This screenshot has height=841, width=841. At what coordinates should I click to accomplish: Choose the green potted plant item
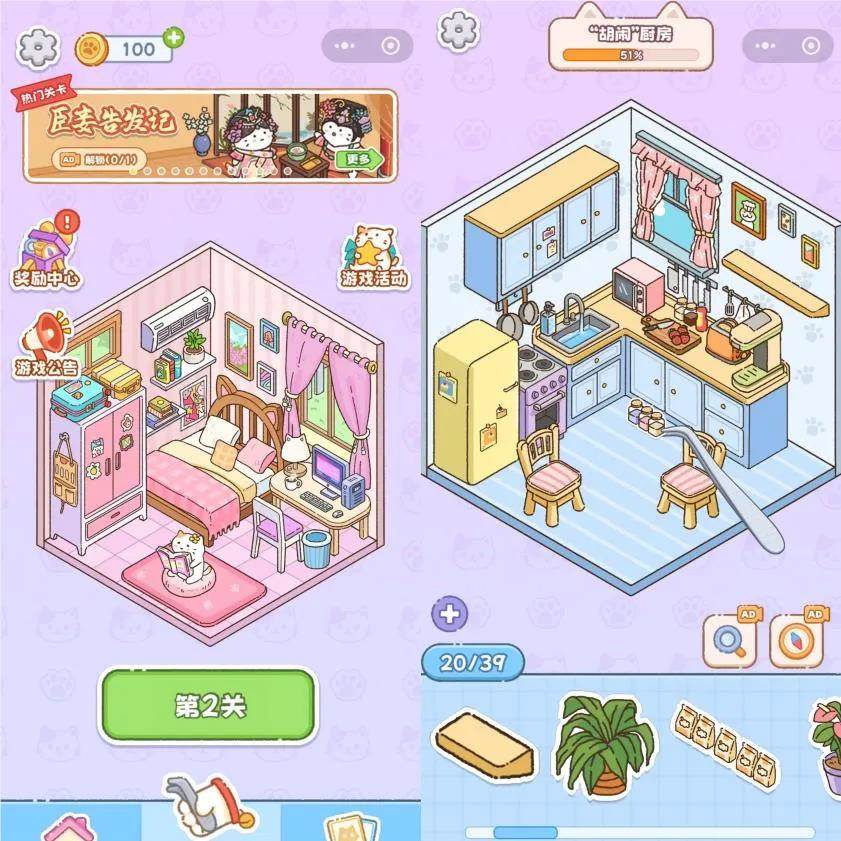tap(603, 746)
